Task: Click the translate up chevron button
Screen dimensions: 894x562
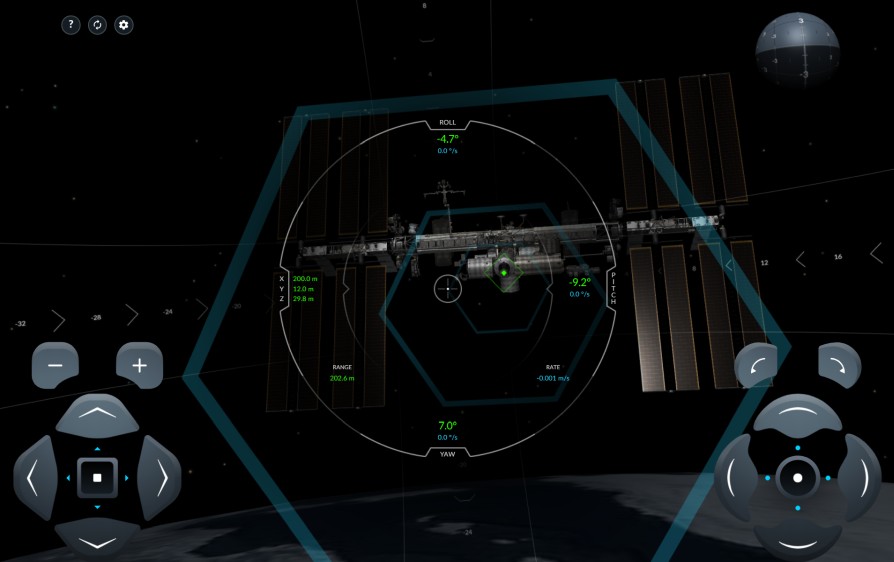Action: click(97, 414)
